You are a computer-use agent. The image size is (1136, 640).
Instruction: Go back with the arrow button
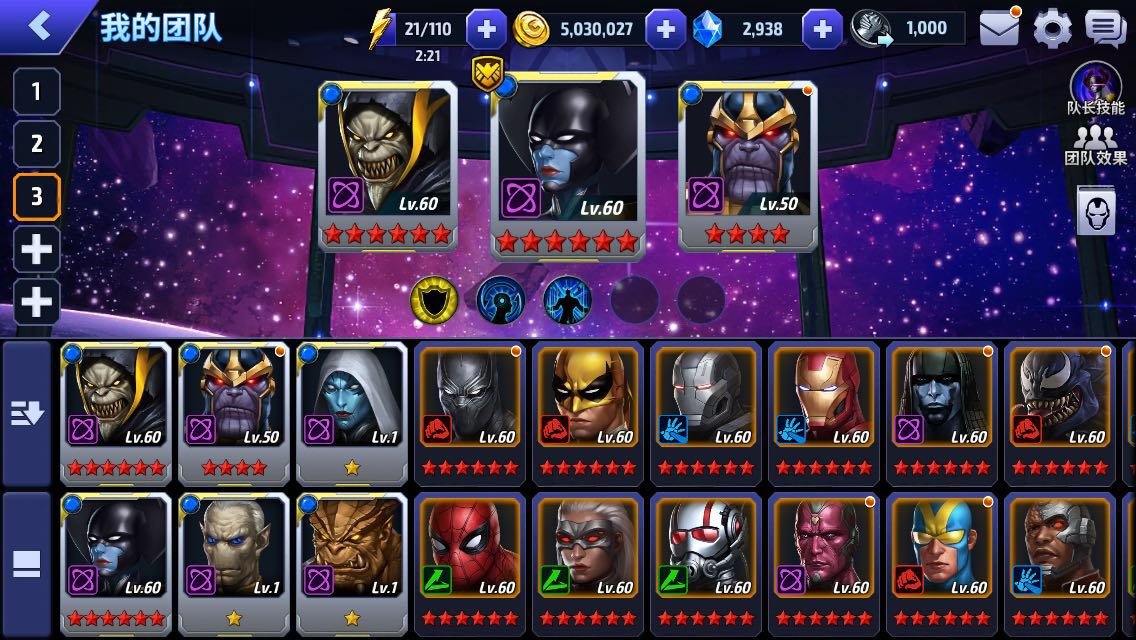(x=40, y=27)
